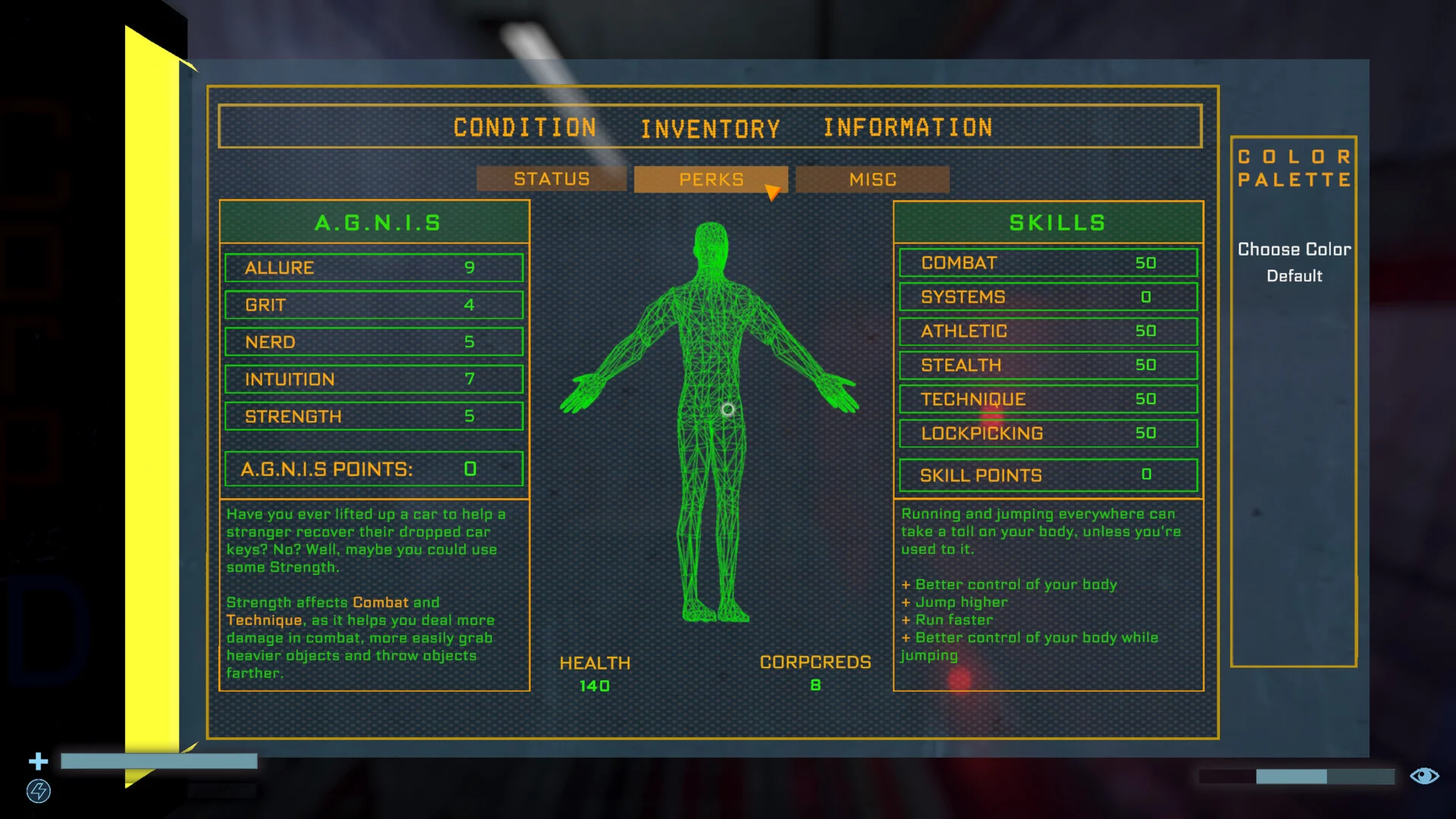Select the Allure attribute row

click(x=374, y=268)
